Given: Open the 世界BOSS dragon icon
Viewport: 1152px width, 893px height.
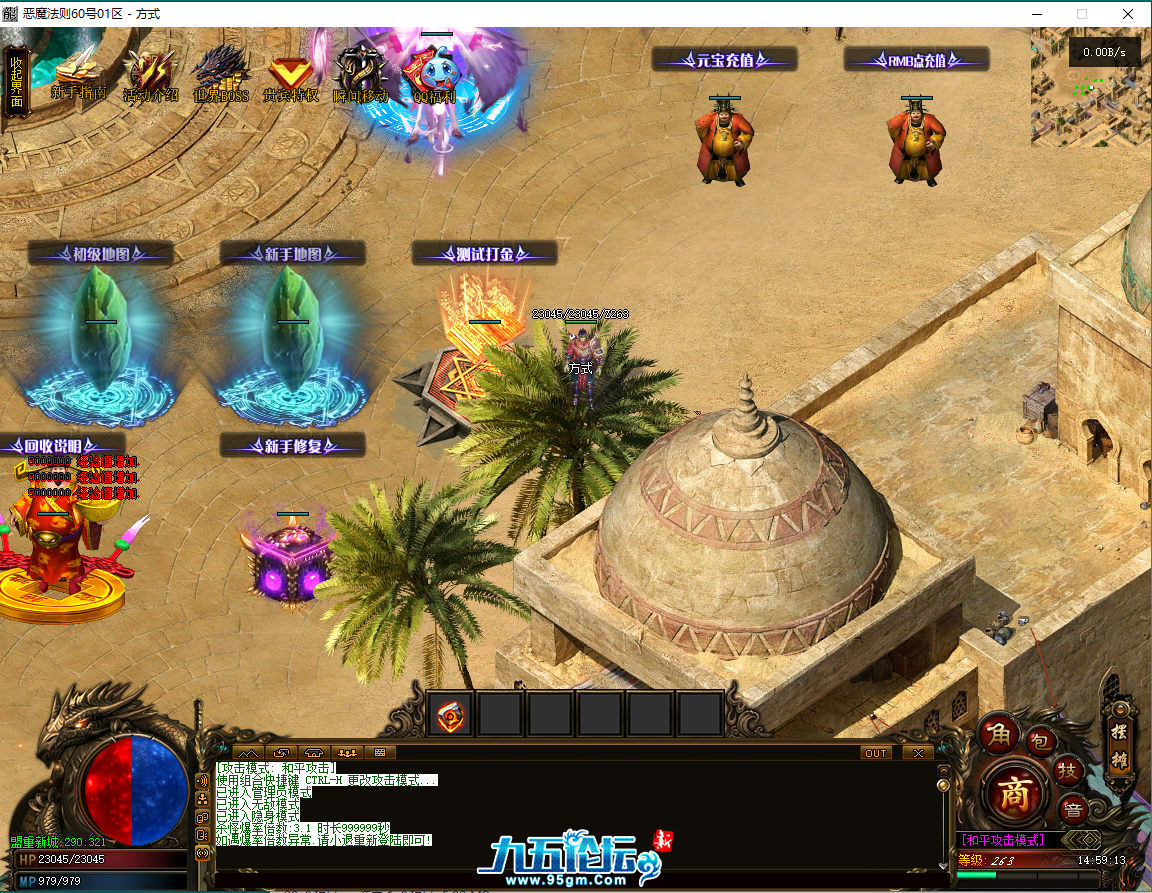Looking at the screenshot, I should 221,73.
